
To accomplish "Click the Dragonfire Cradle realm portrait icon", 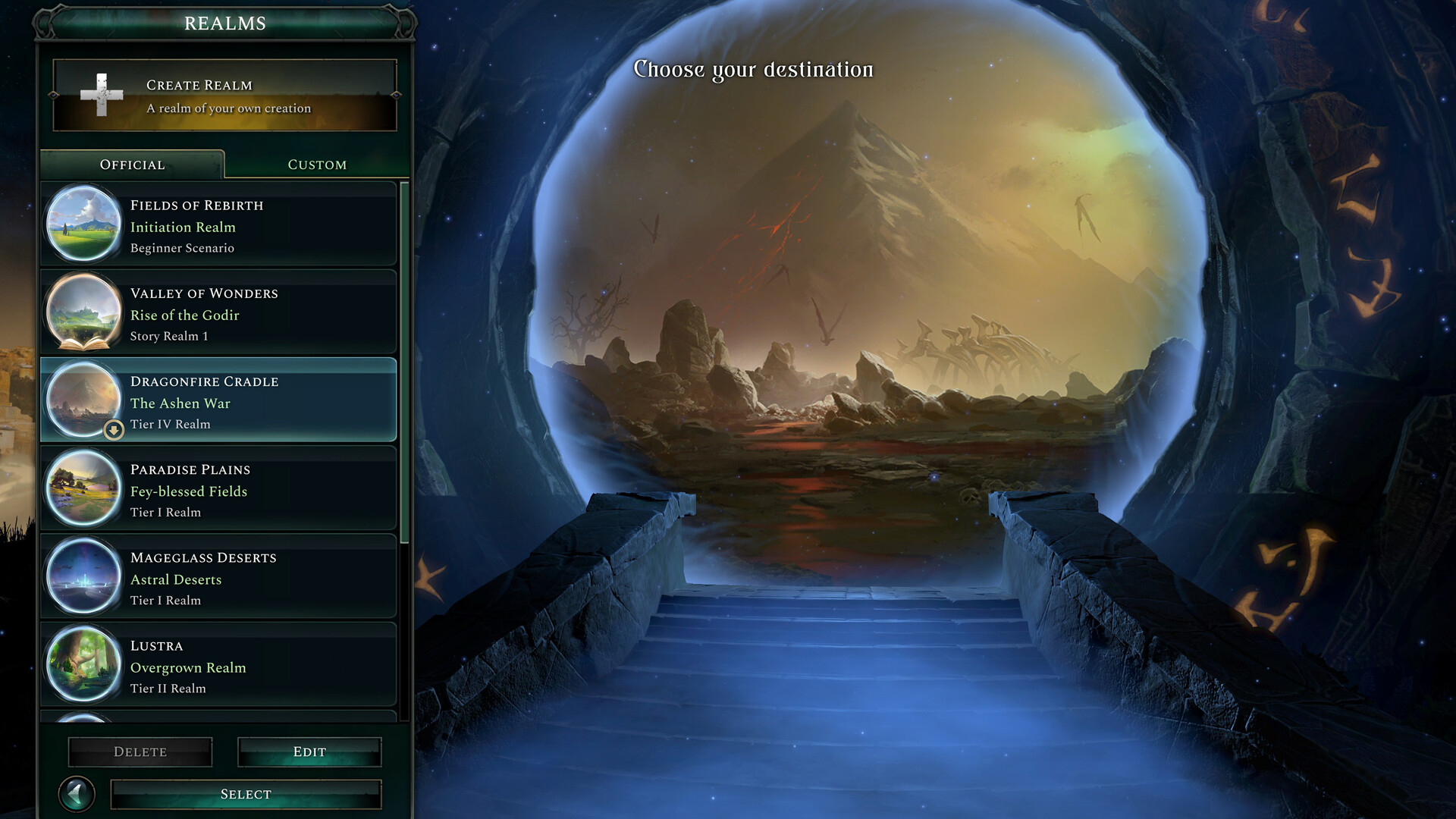I will coord(83,401).
